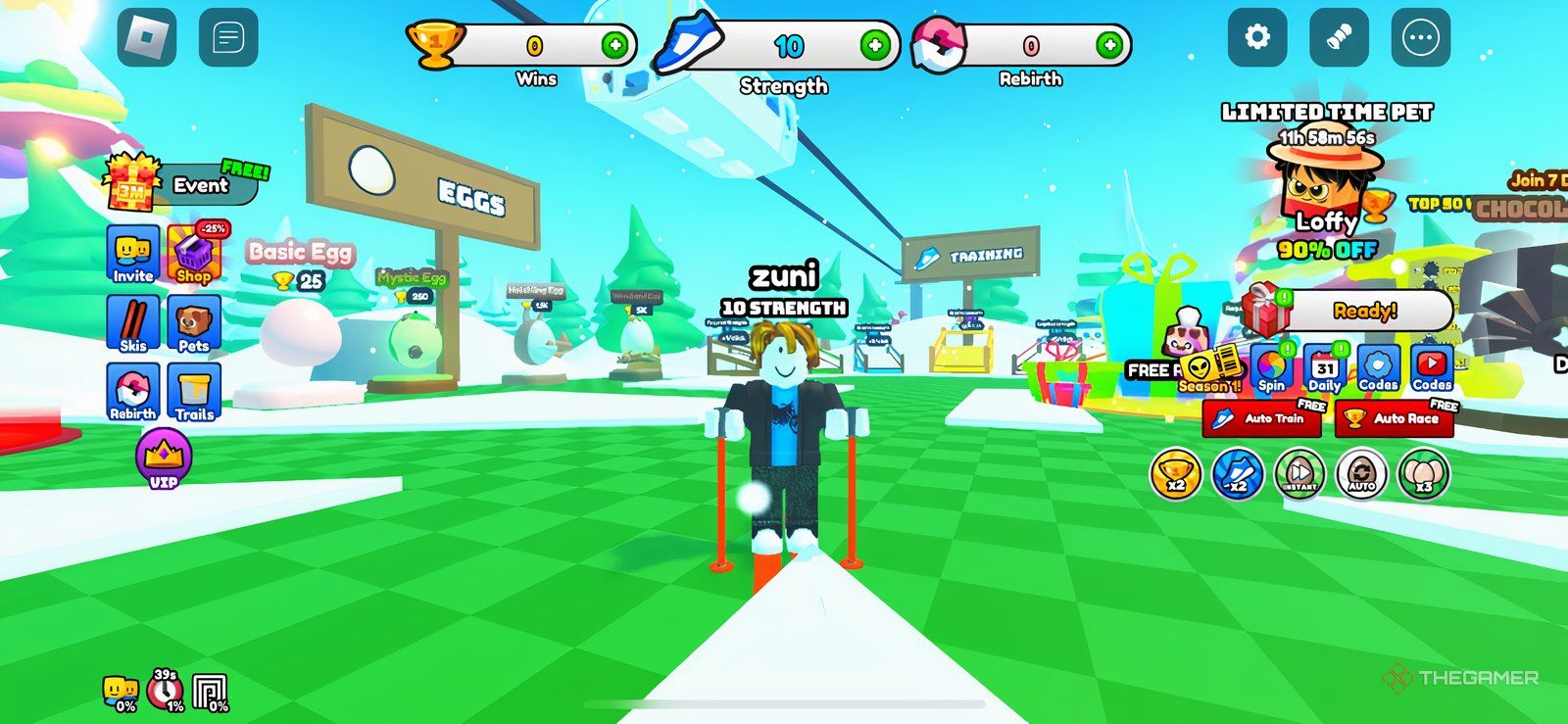Open the Roblox main menu

click(x=147, y=38)
